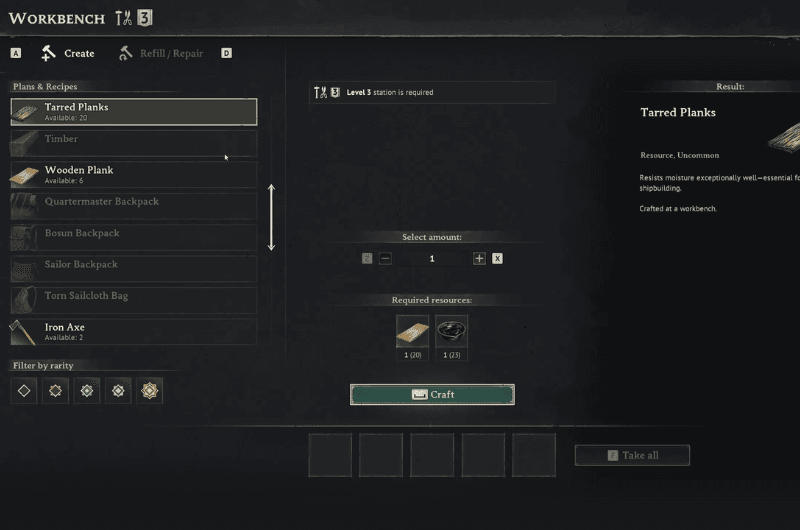This screenshot has height=530, width=800.
Task: Click the Take all button
Action: point(632,455)
